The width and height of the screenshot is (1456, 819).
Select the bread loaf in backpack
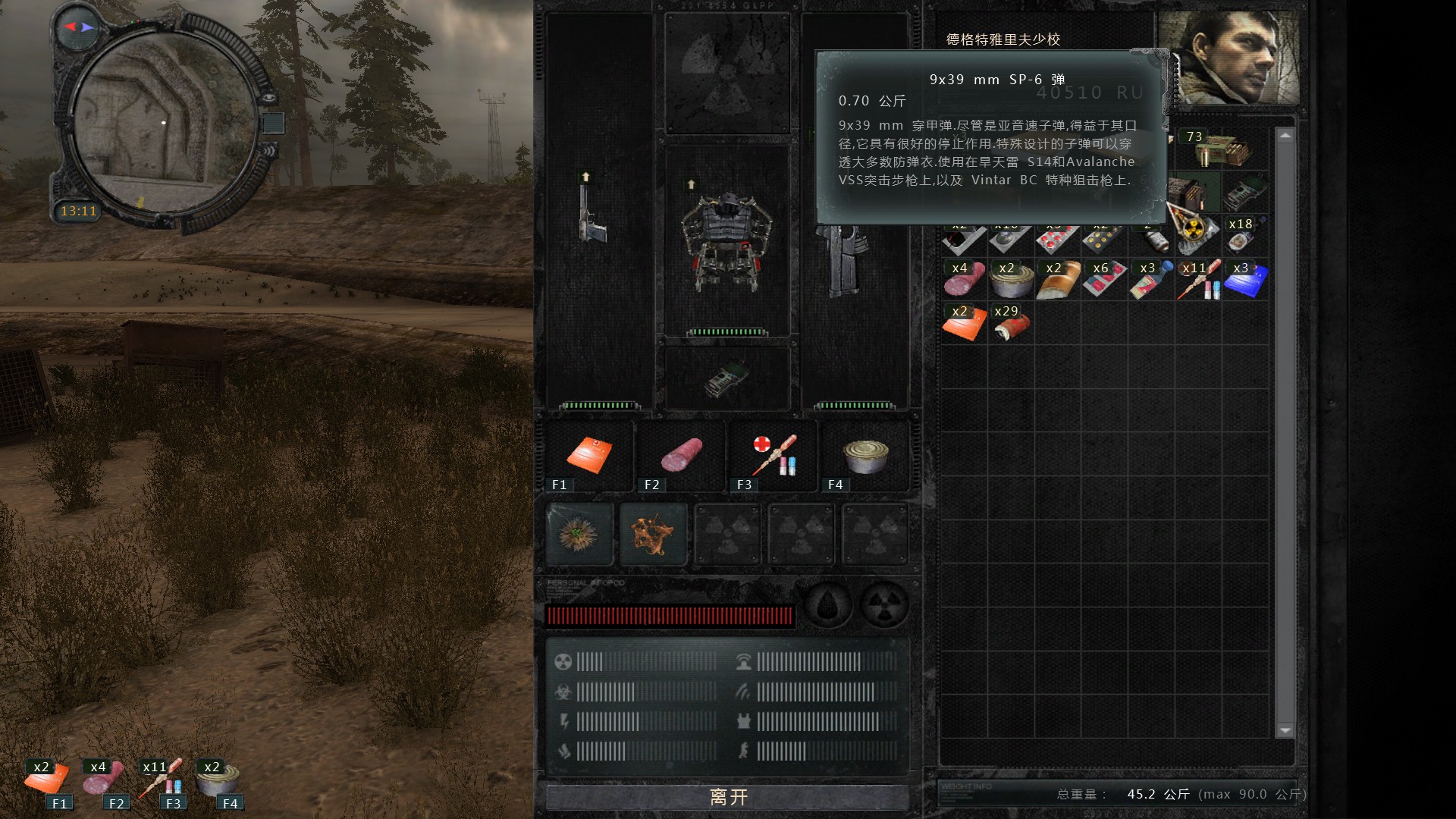coord(1058,280)
